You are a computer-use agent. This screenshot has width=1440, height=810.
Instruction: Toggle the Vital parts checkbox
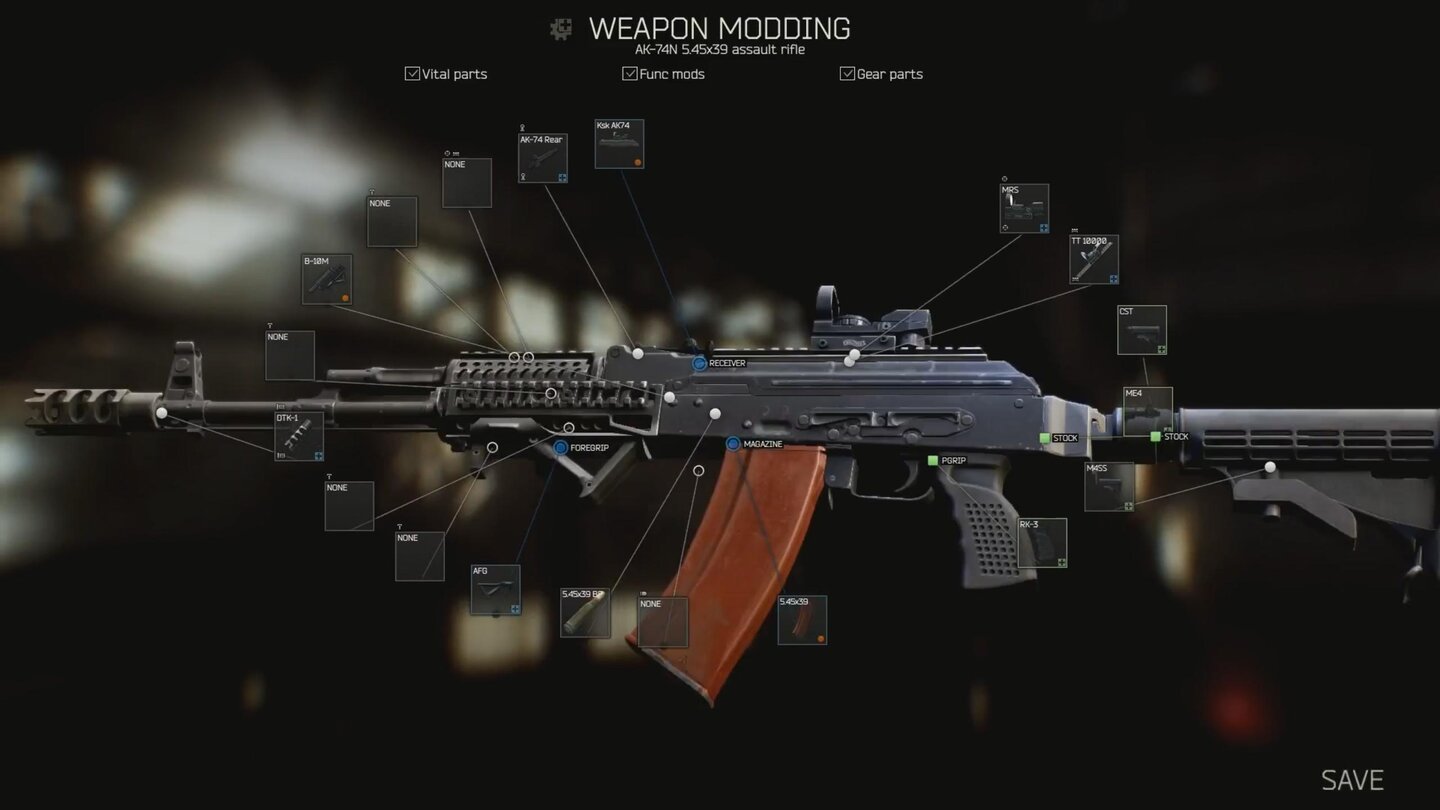(x=412, y=73)
